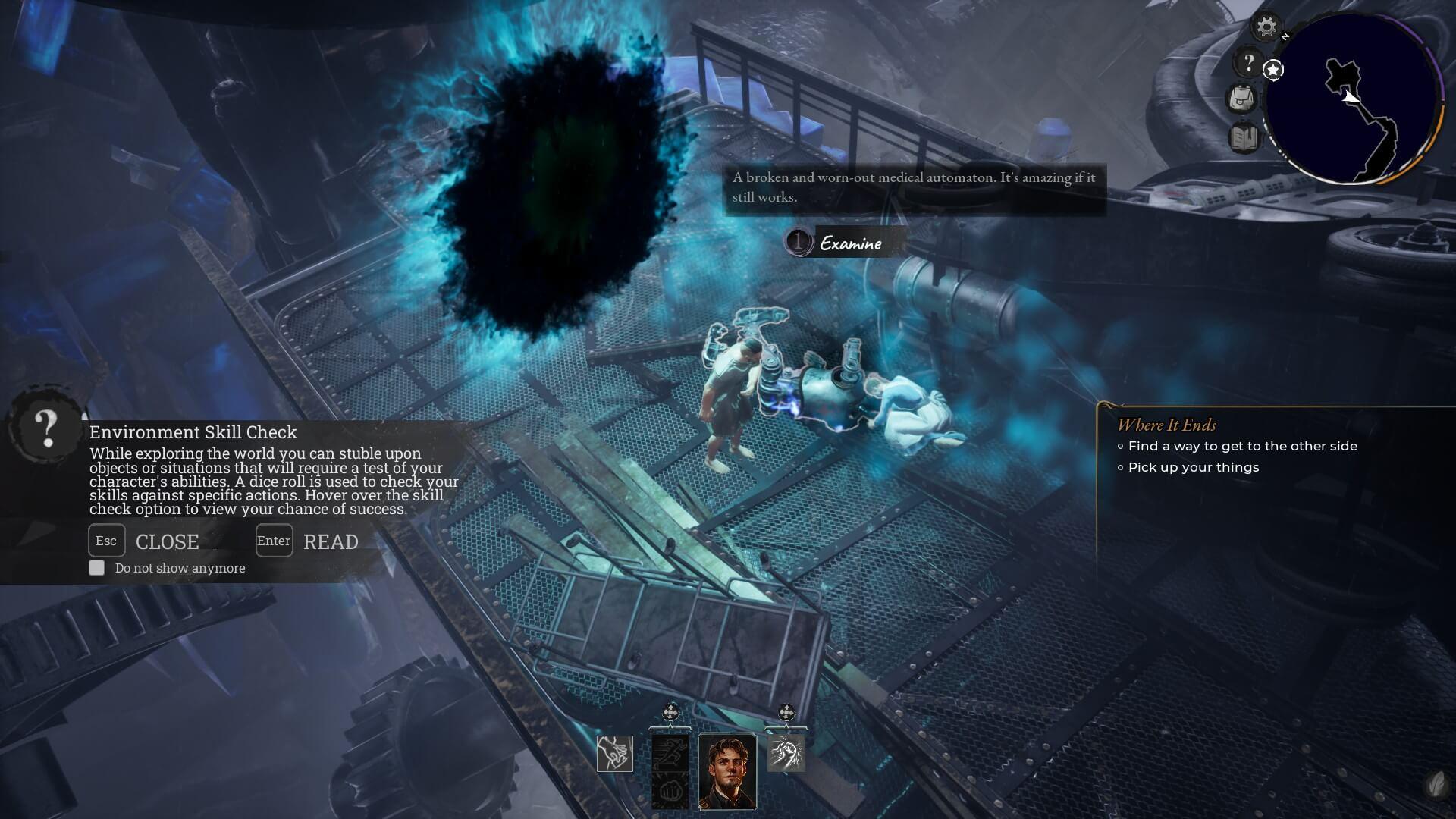
Task: Select the character portrait
Action: (727, 771)
